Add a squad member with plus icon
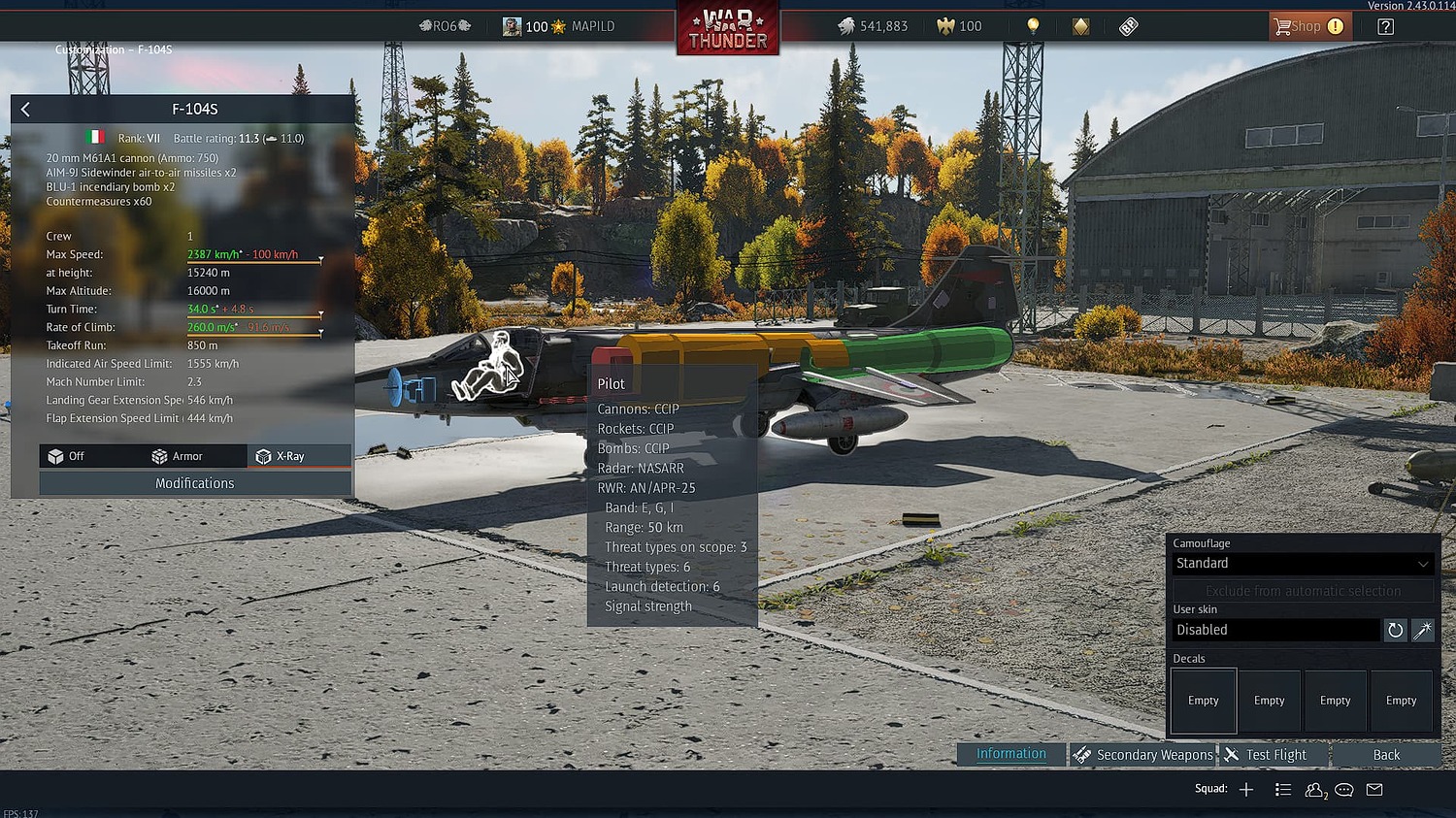The image size is (1456, 818). point(1246,790)
